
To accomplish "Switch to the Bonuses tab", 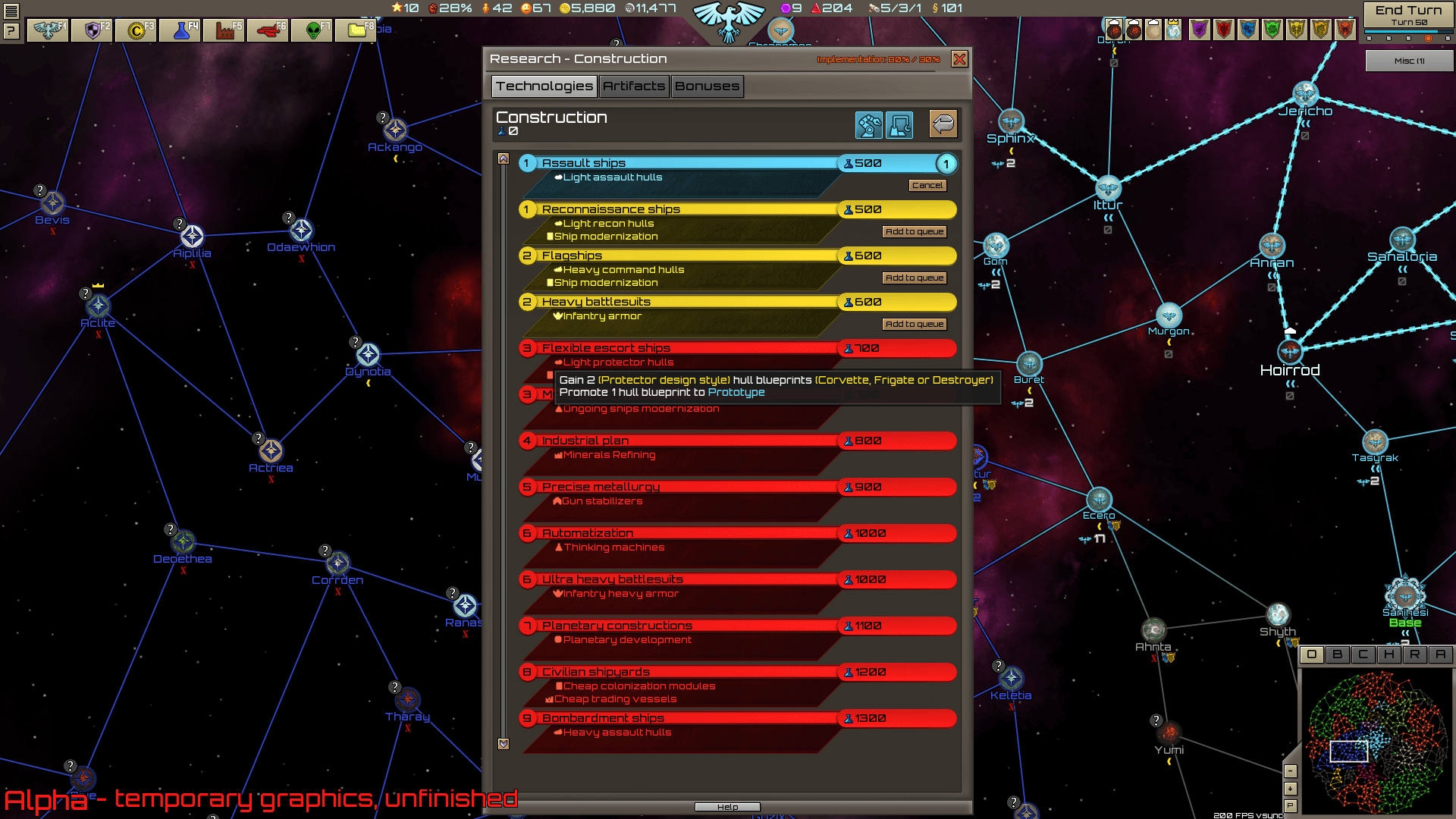I will (x=707, y=86).
